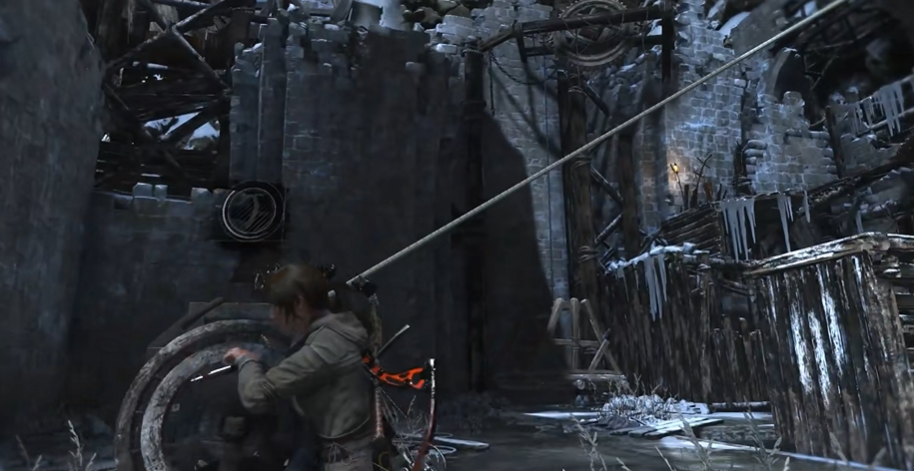Select the rope target marker on the stone wall
This screenshot has width=914, height=471.
251,211
